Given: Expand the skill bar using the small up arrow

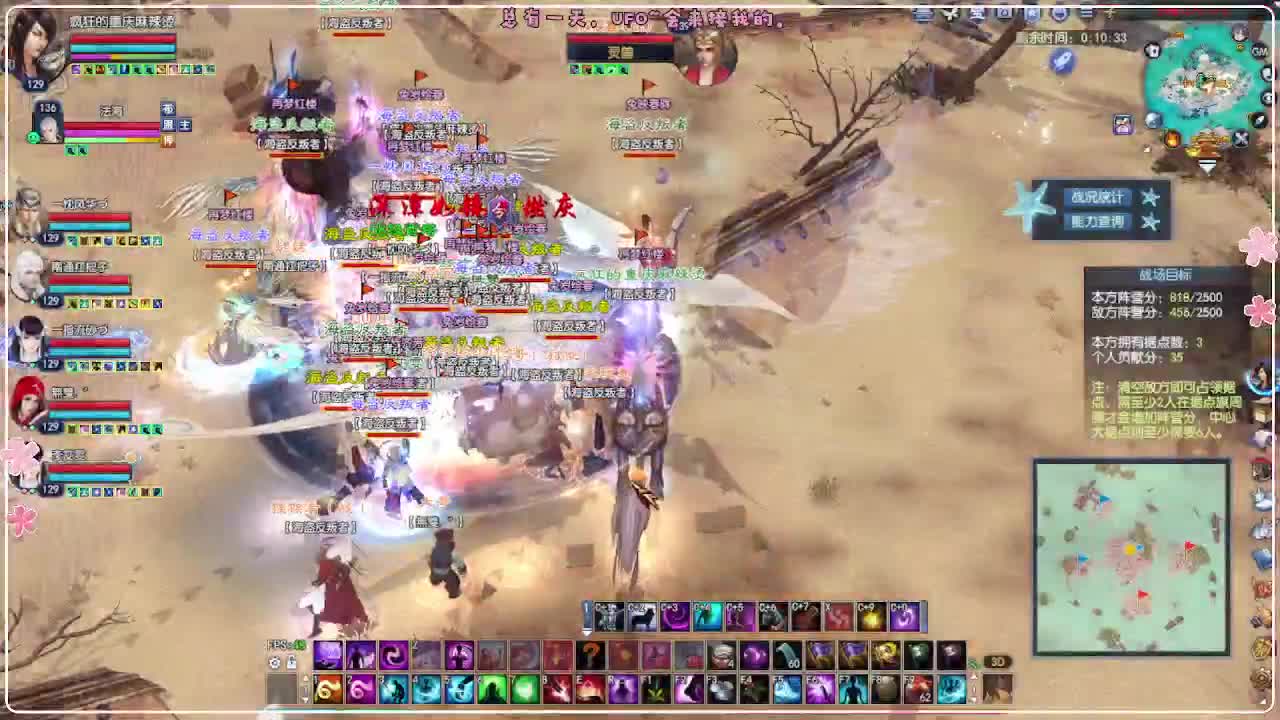Looking at the screenshot, I should click(305, 677).
